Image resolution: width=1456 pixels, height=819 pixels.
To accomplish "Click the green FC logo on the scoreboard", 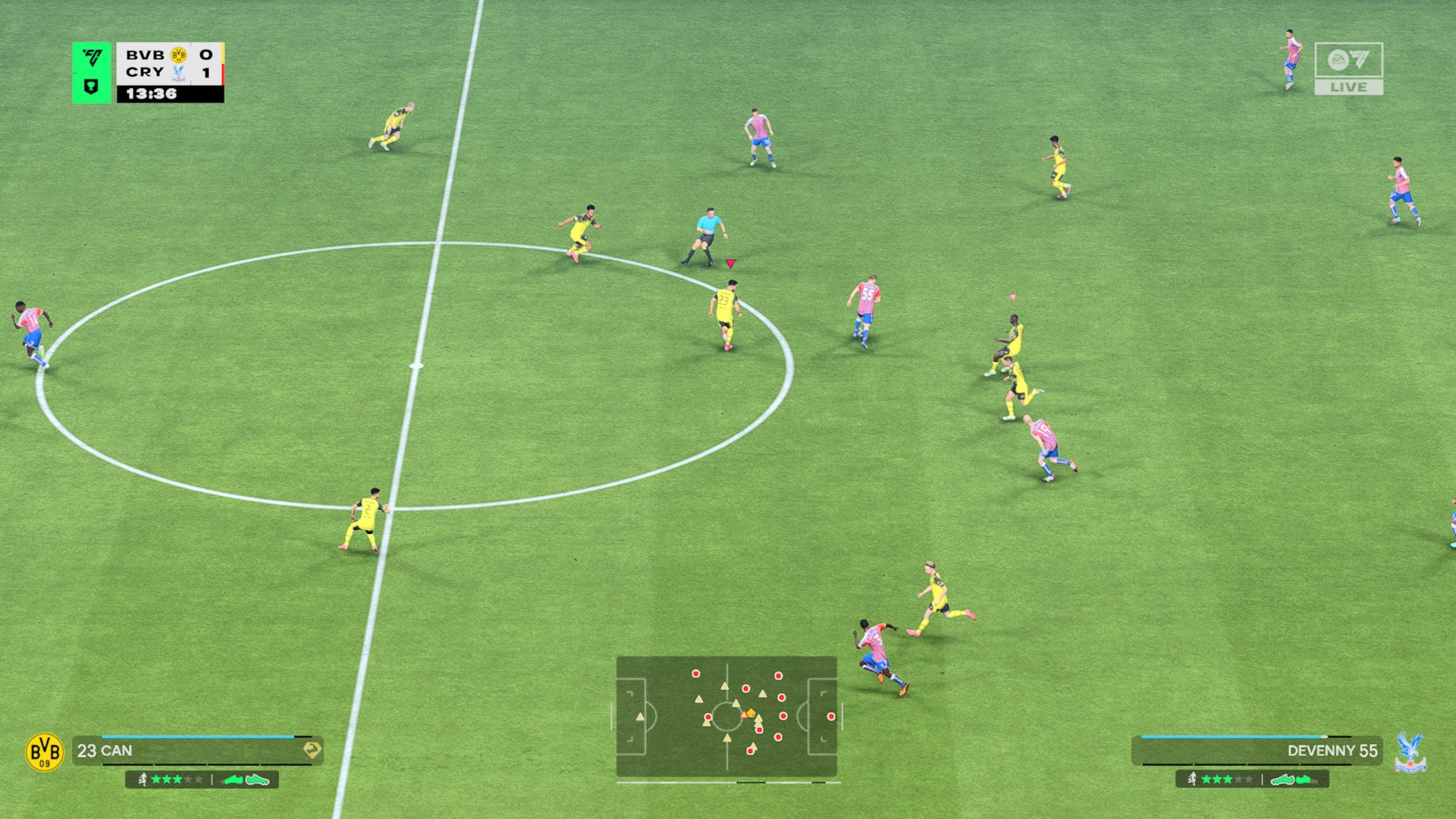I will pyautogui.click(x=92, y=58).
